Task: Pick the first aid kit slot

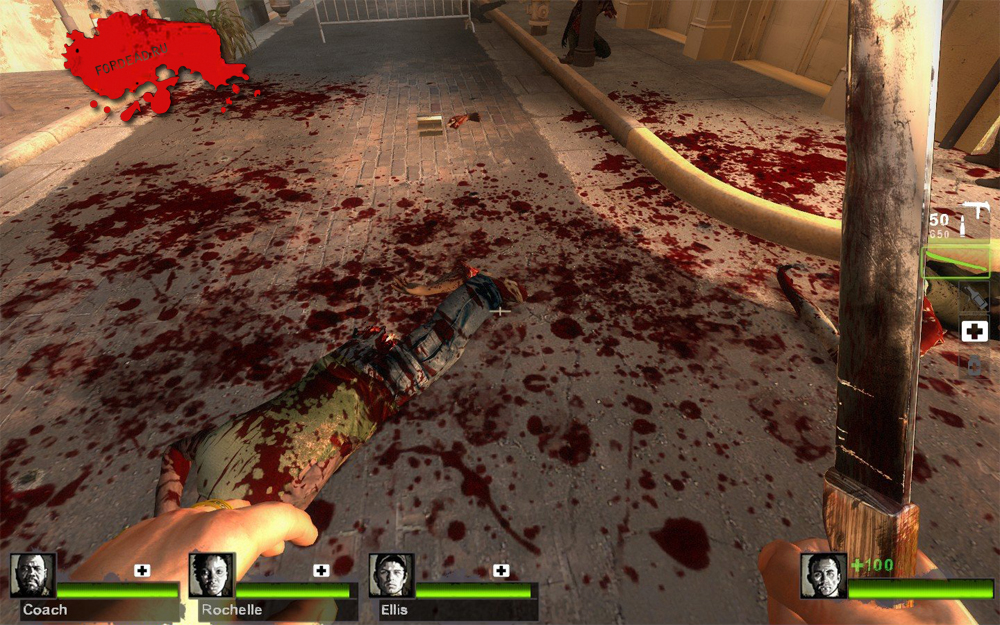Action: (x=974, y=331)
